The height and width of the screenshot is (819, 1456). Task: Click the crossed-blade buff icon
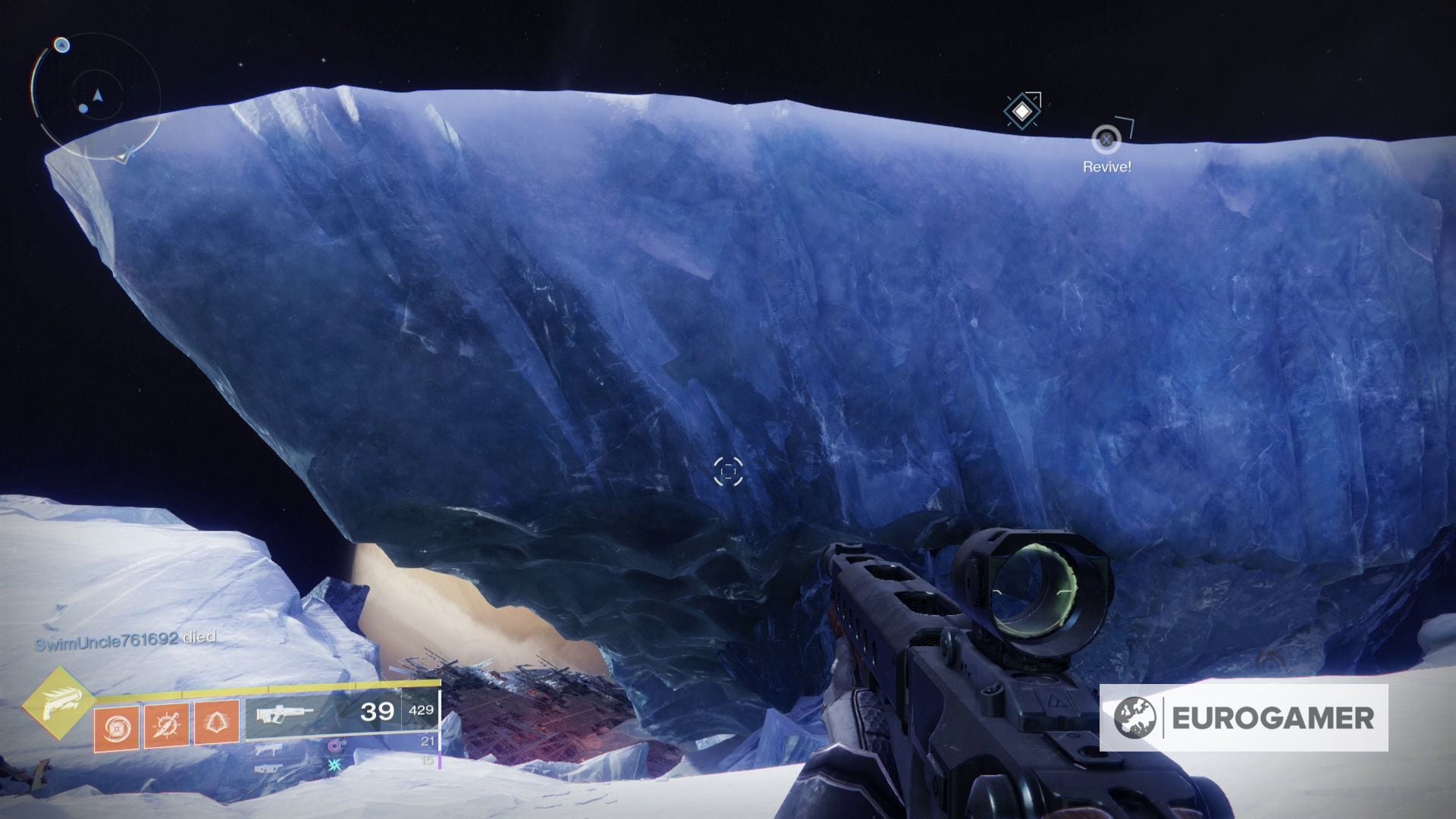tap(165, 725)
